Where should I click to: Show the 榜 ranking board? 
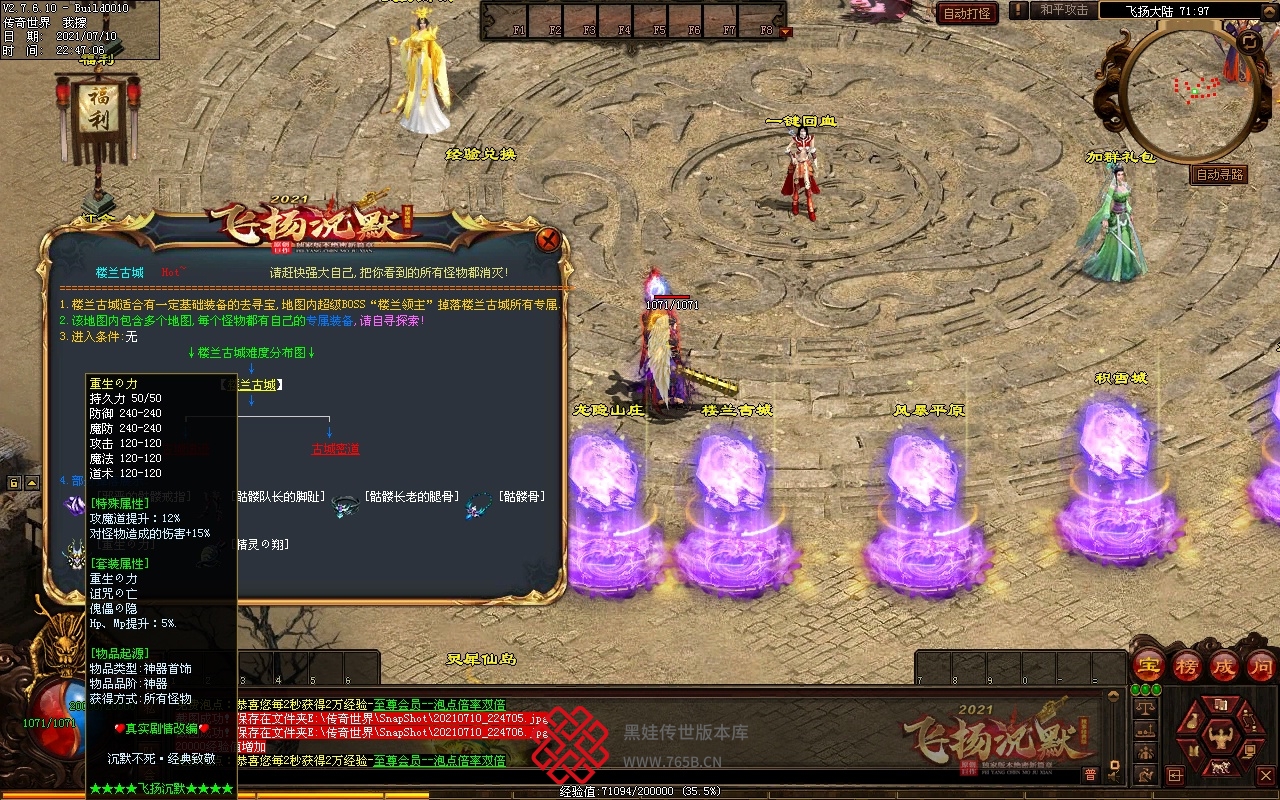[x=1187, y=666]
